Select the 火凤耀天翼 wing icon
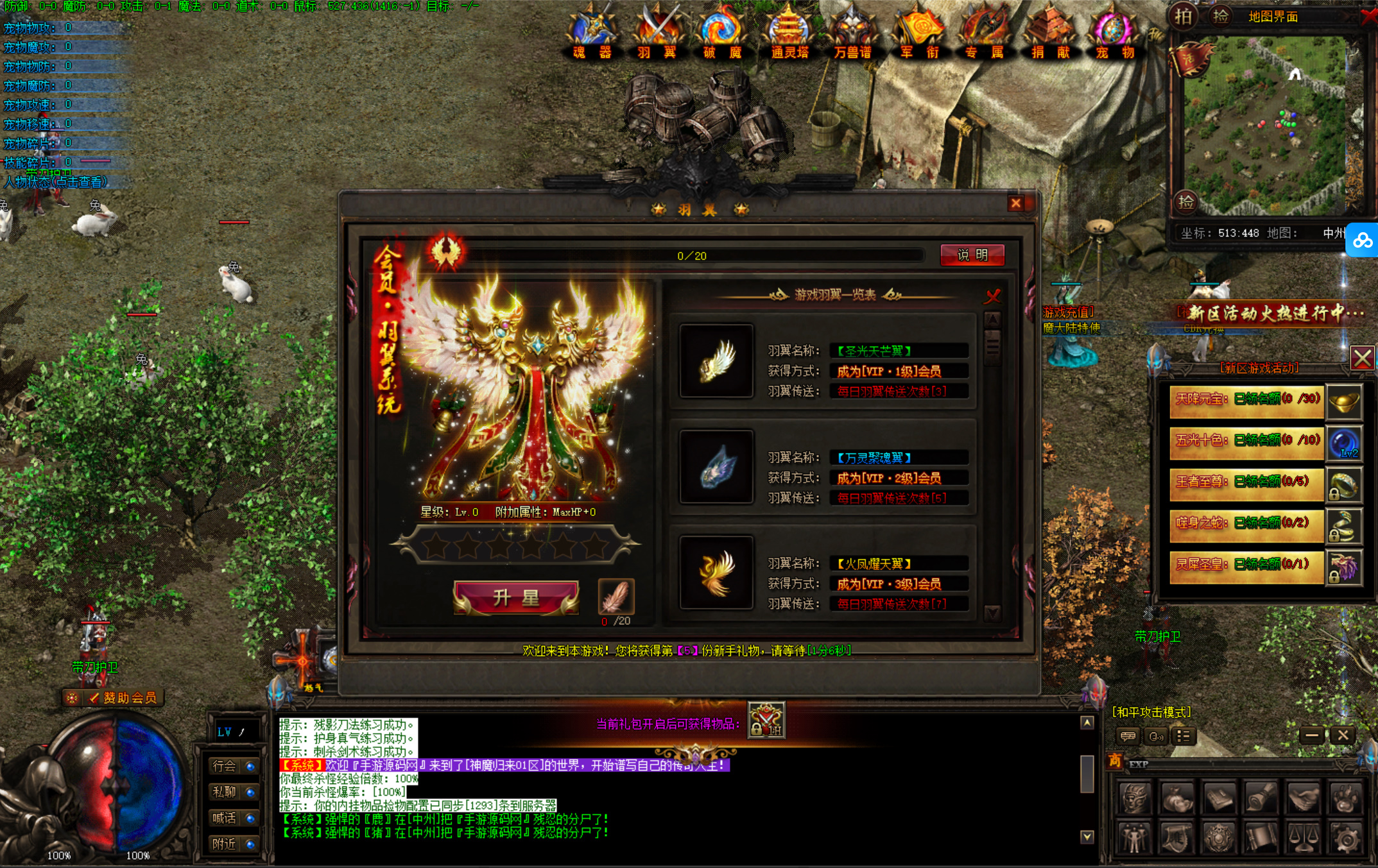This screenshot has height=868, width=1378. click(716, 573)
